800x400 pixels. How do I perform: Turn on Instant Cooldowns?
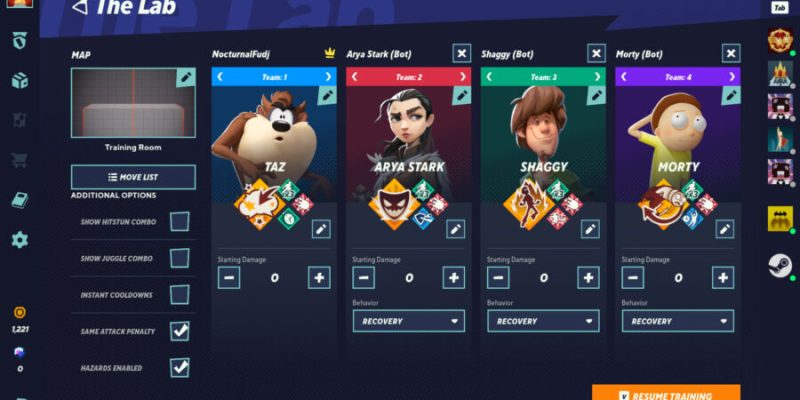(179, 295)
